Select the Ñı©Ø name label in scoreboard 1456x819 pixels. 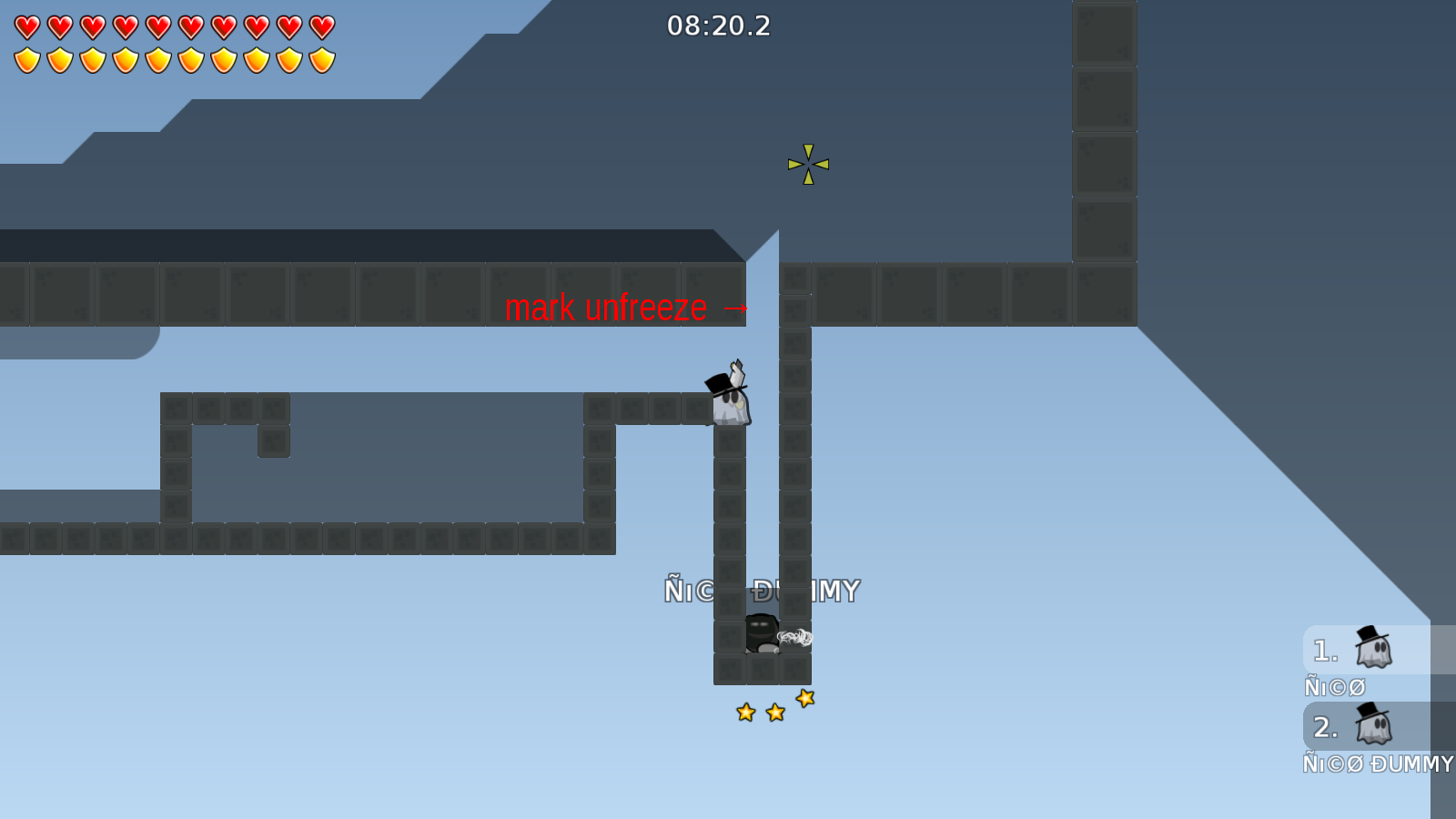(x=1335, y=685)
